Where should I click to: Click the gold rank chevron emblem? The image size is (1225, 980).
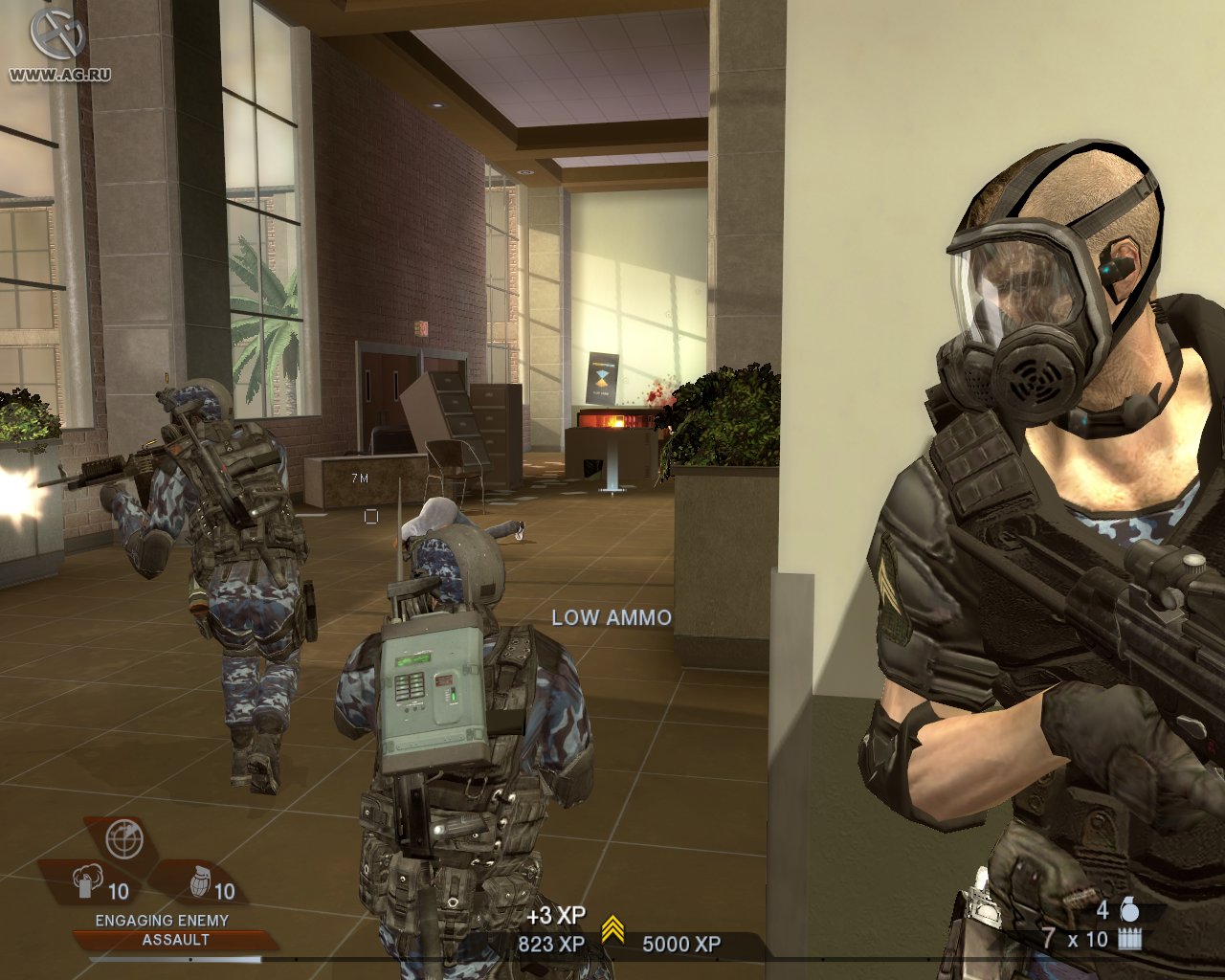[x=612, y=926]
